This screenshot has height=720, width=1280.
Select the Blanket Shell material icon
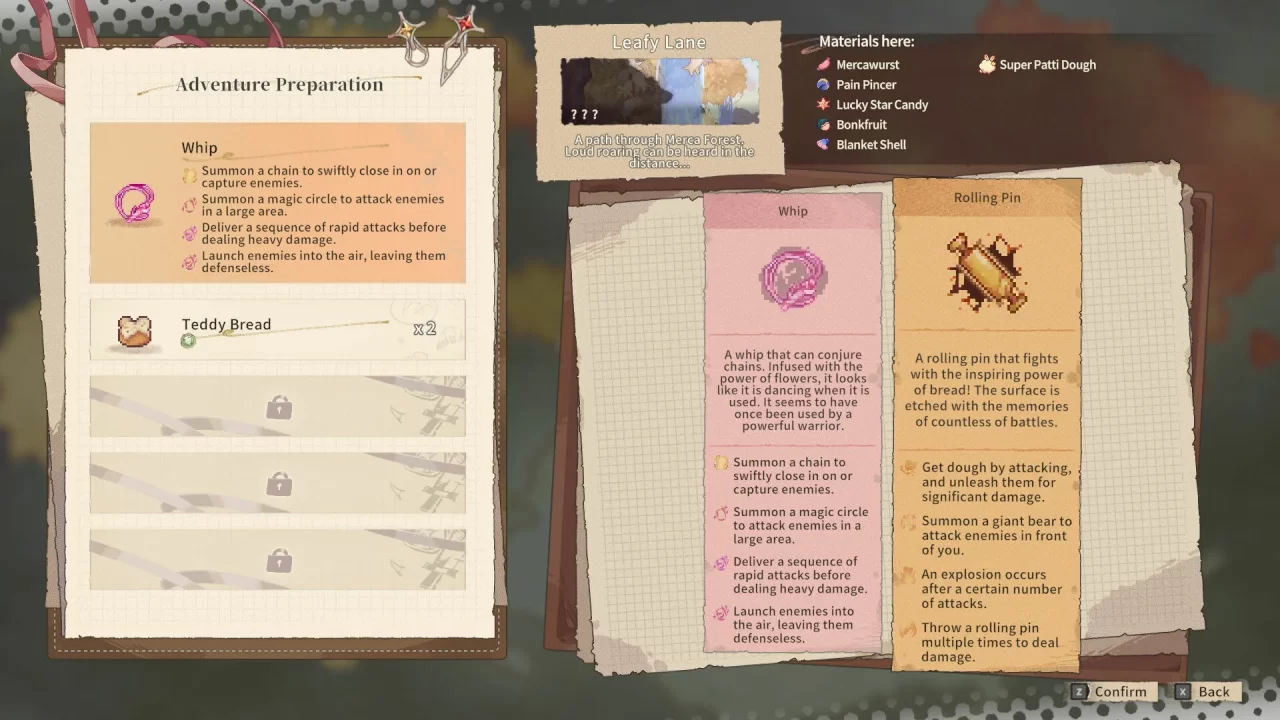click(x=823, y=144)
